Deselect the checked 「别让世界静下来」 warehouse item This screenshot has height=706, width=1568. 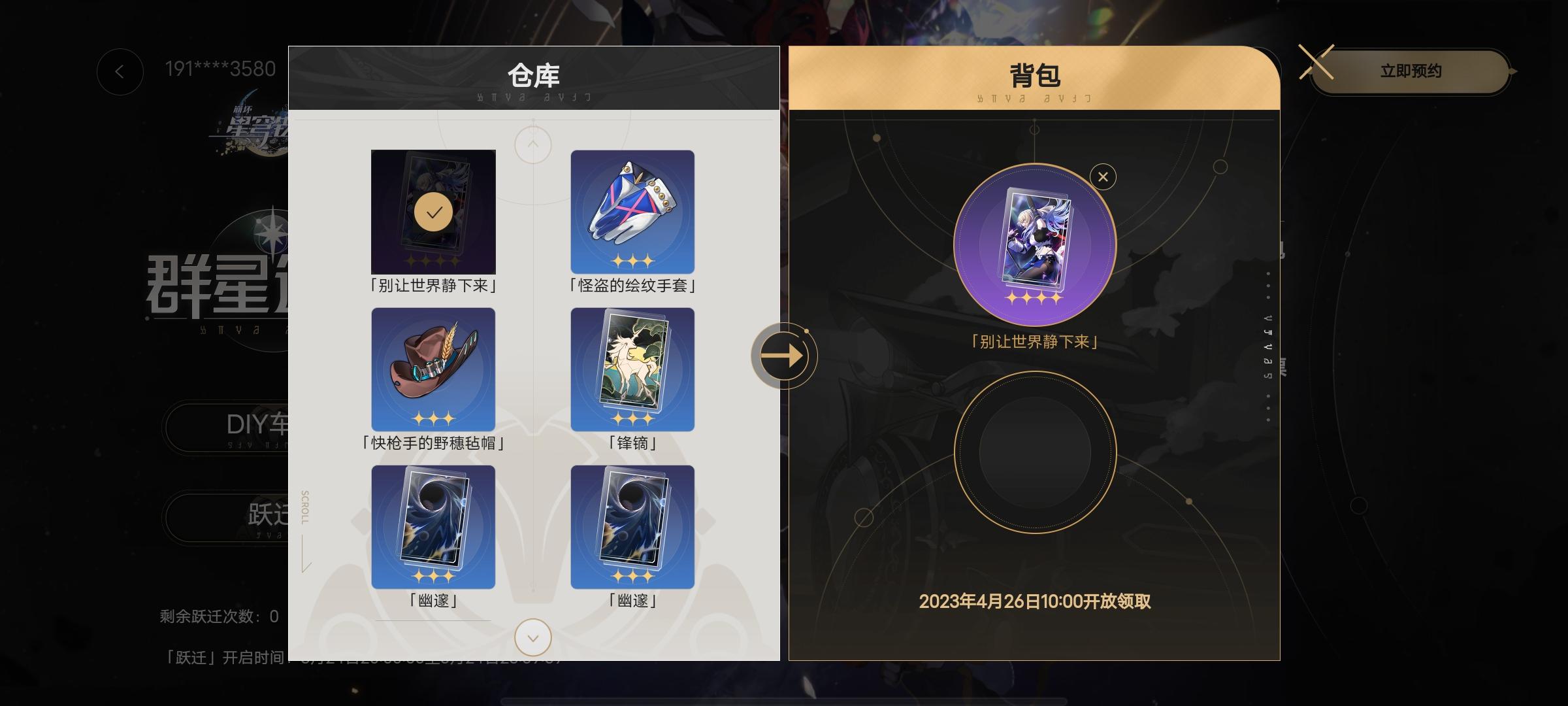433,210
